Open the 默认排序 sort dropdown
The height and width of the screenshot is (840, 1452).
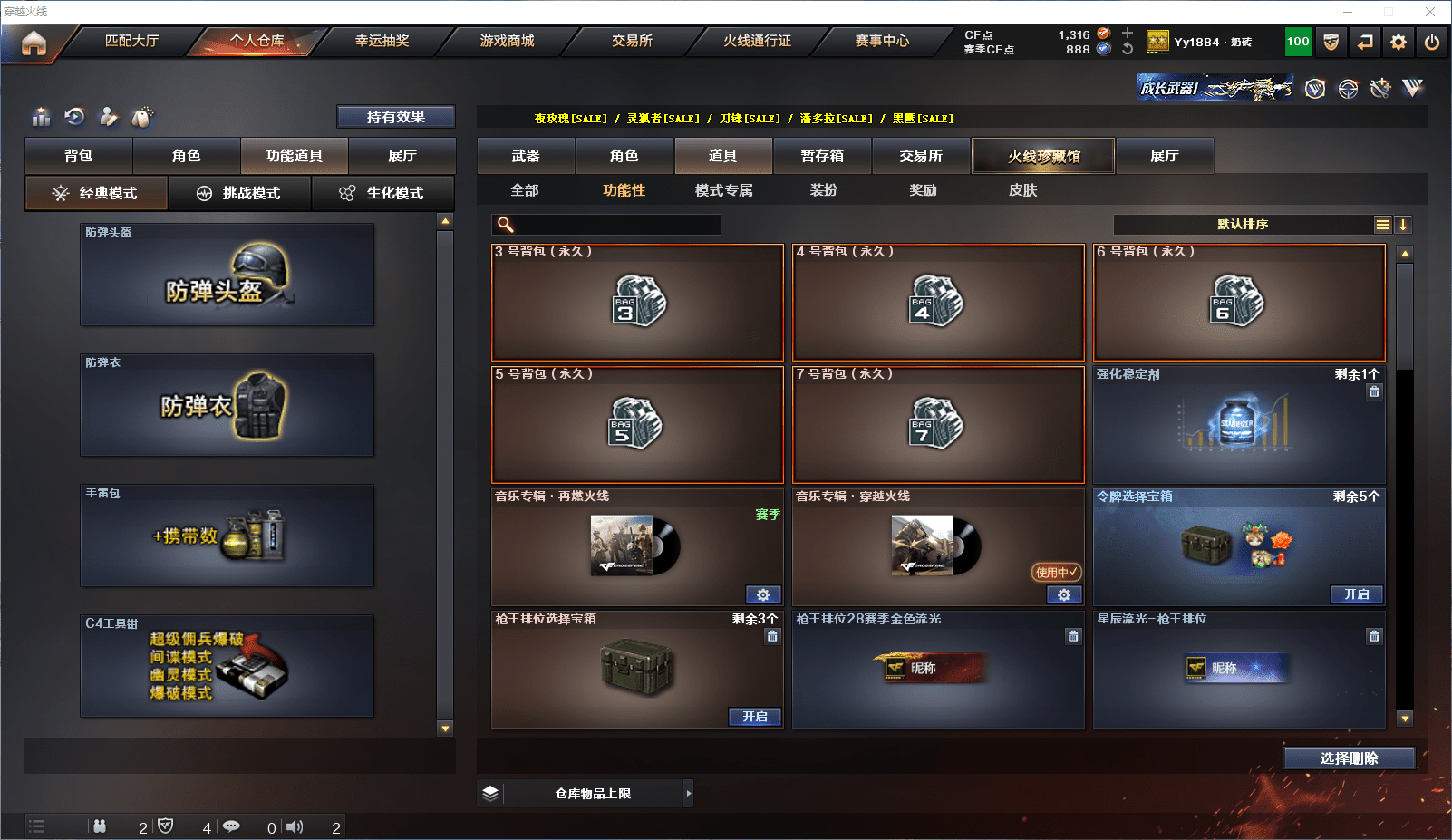[x=1243, y=225]
